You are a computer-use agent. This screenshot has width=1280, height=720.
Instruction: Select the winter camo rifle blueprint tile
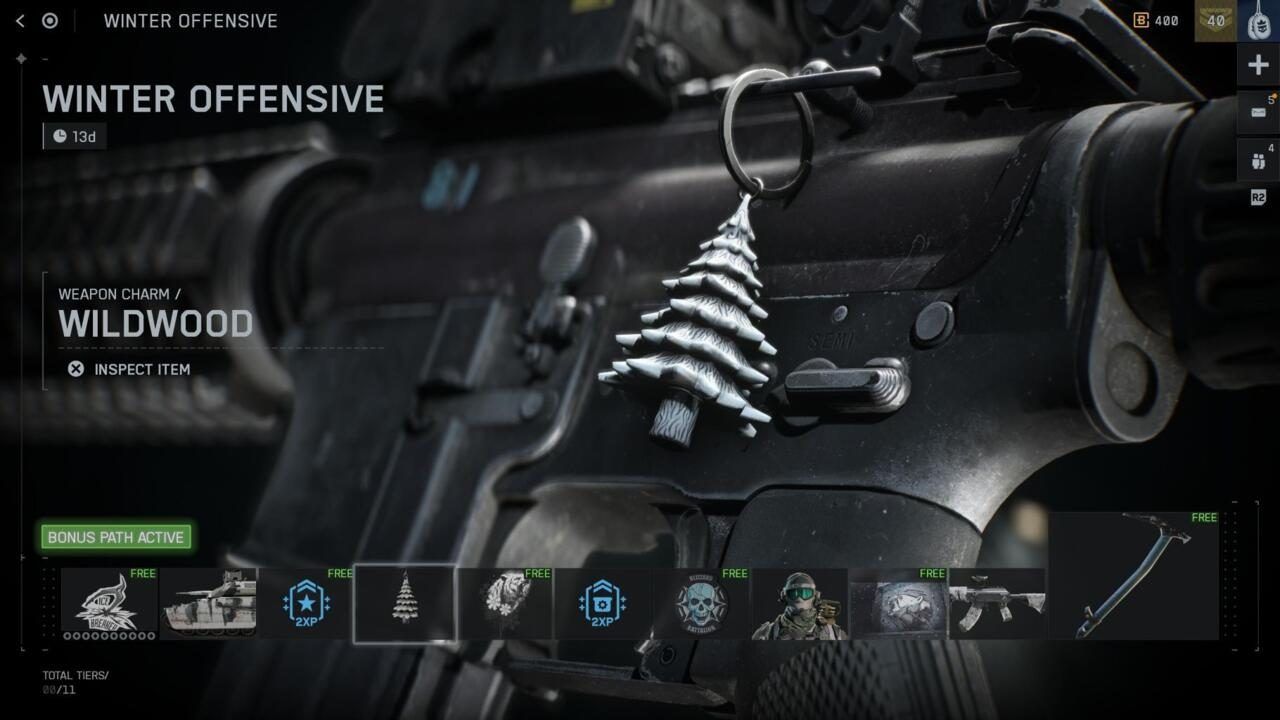pyautogui.click(x=997, y=603)
